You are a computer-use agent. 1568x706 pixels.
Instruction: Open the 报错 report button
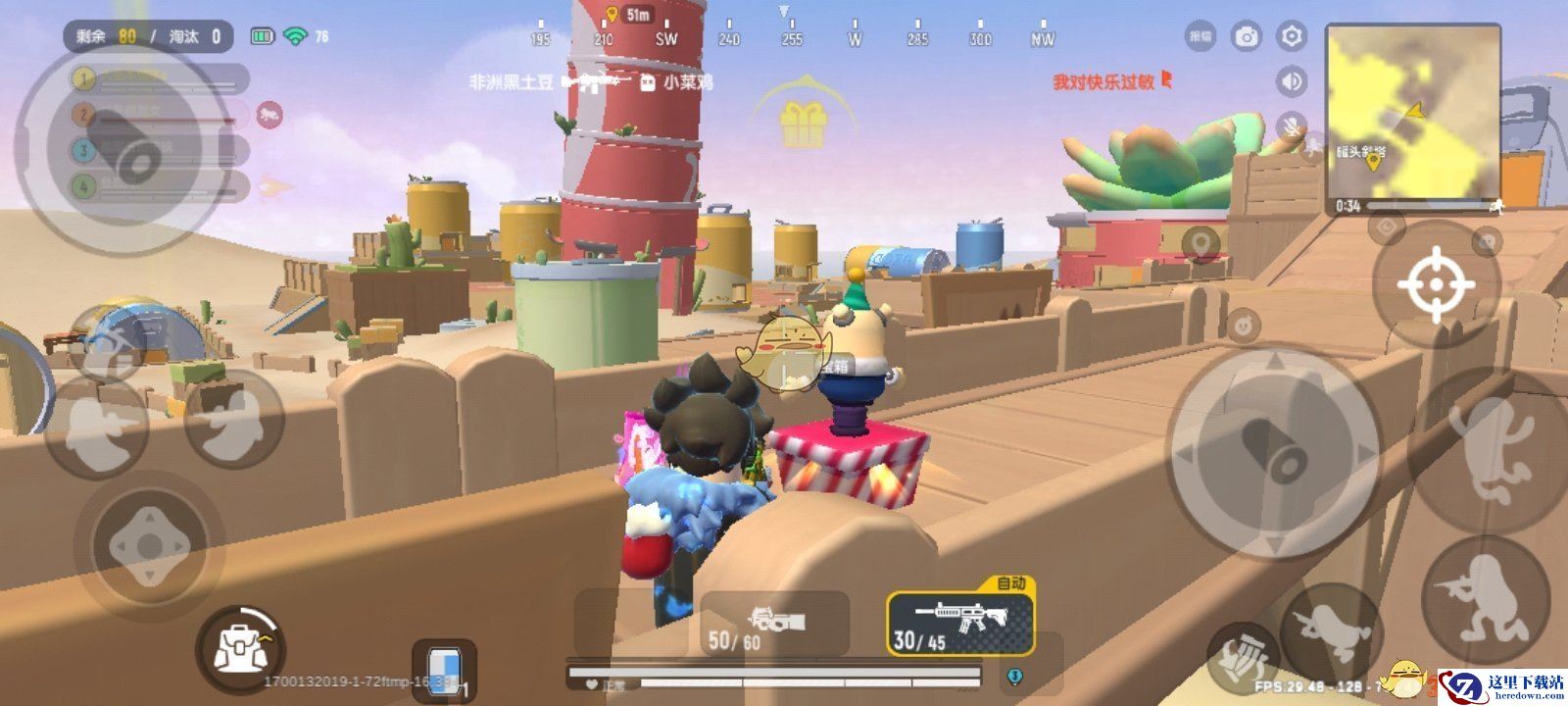click(1200, 37)
